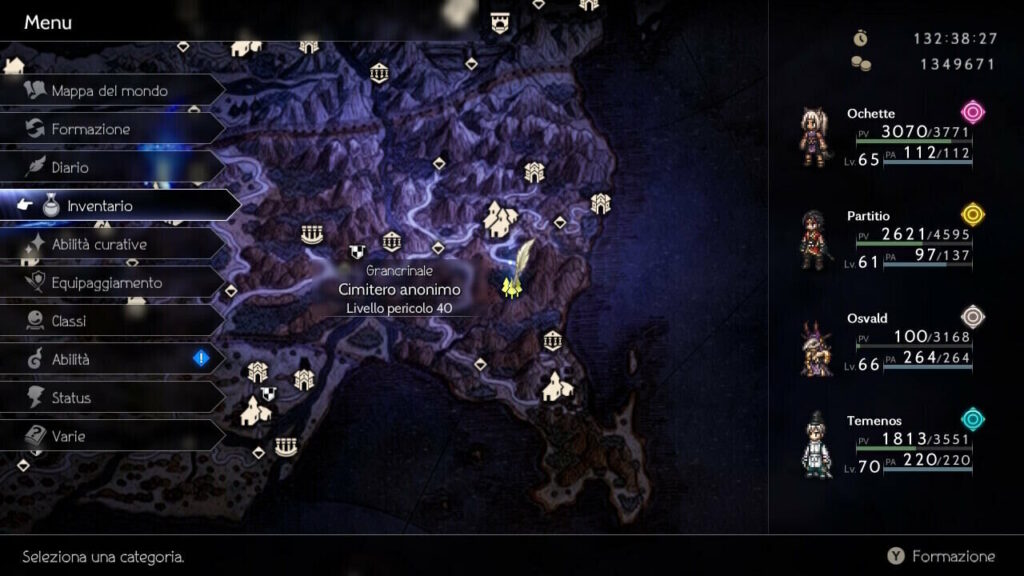Viewport: 1024px width, 576px height.
Task: Select the Formazione menu entry
Action: point(90,129)
